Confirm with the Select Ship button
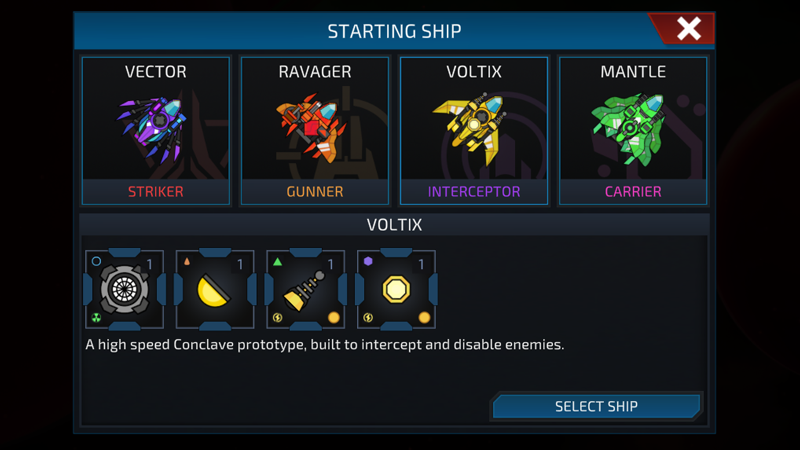This screenshot has width=800, height=450. tap(596, 406)
